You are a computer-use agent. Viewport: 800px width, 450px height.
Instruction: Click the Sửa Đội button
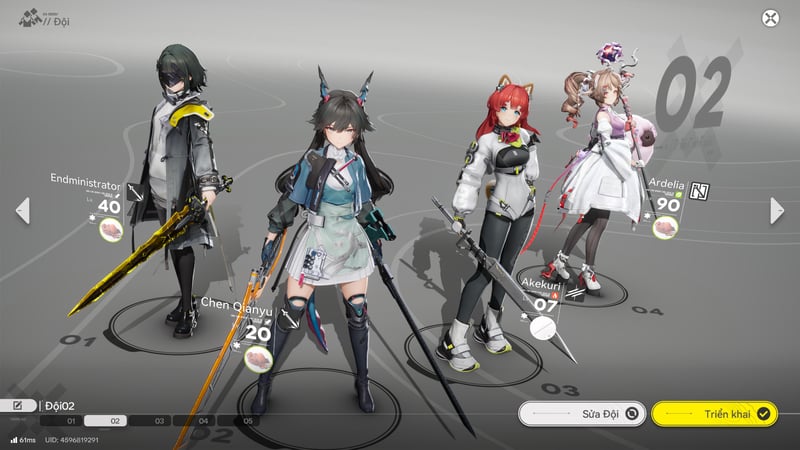coord(582,413)
